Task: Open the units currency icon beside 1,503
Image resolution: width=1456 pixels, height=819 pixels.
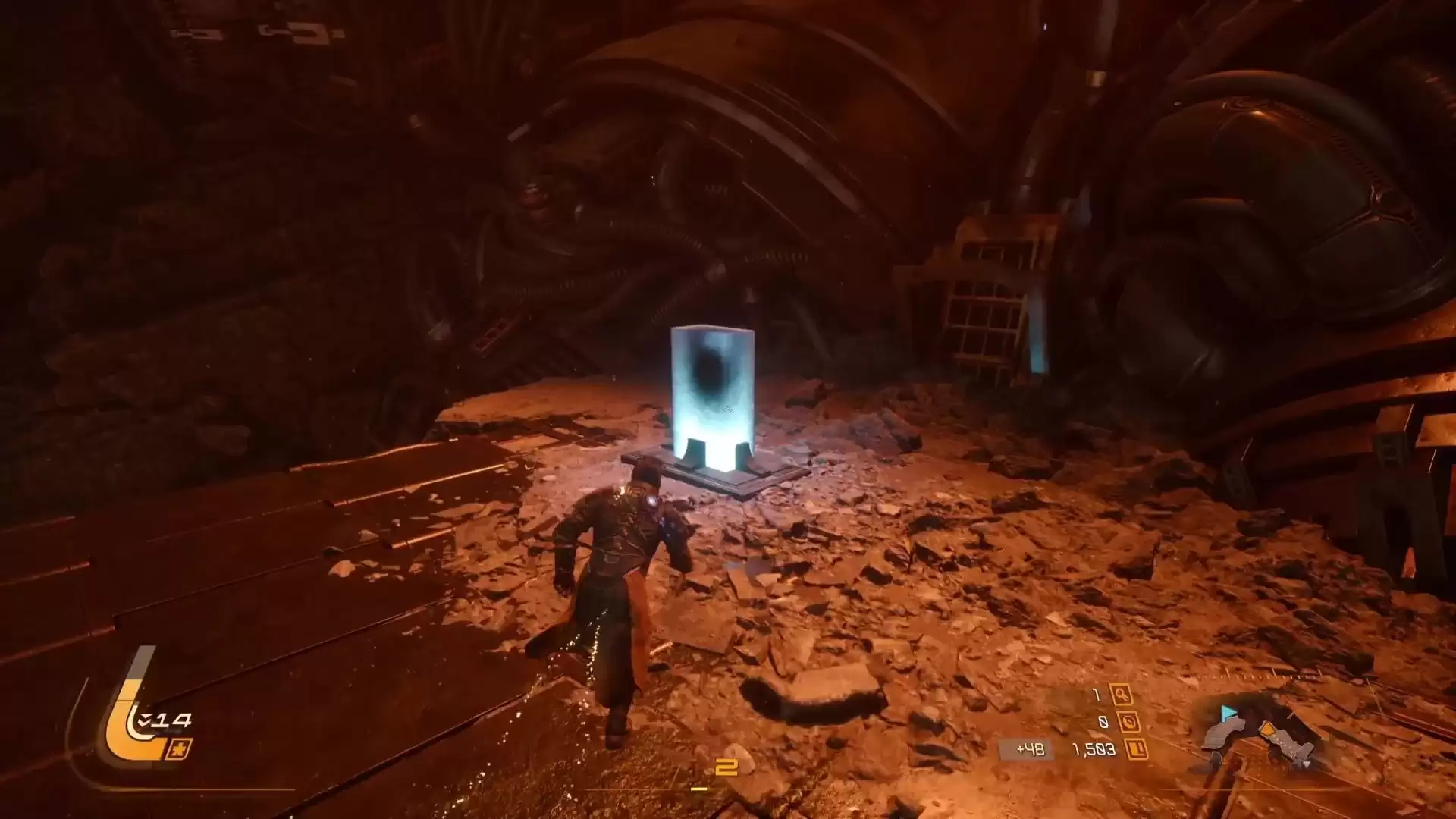Action: tap(1135, 750)
